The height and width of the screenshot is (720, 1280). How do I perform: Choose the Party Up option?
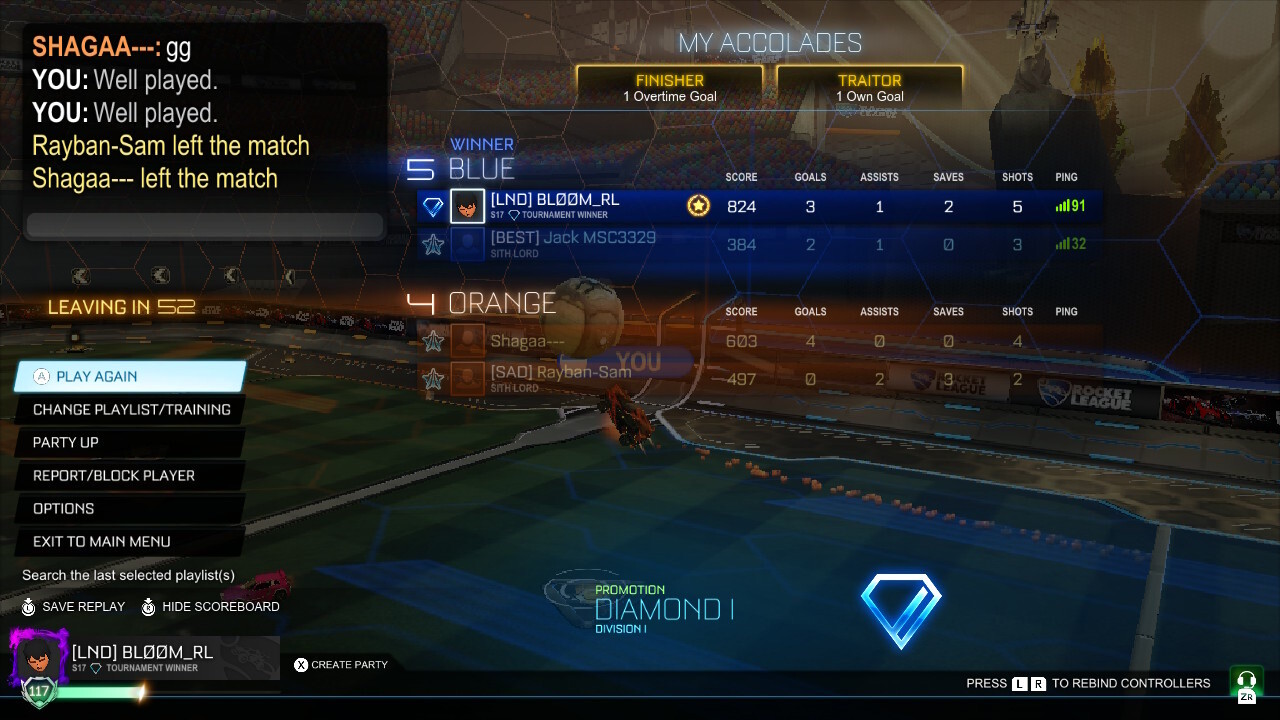[x=130, y=442]
